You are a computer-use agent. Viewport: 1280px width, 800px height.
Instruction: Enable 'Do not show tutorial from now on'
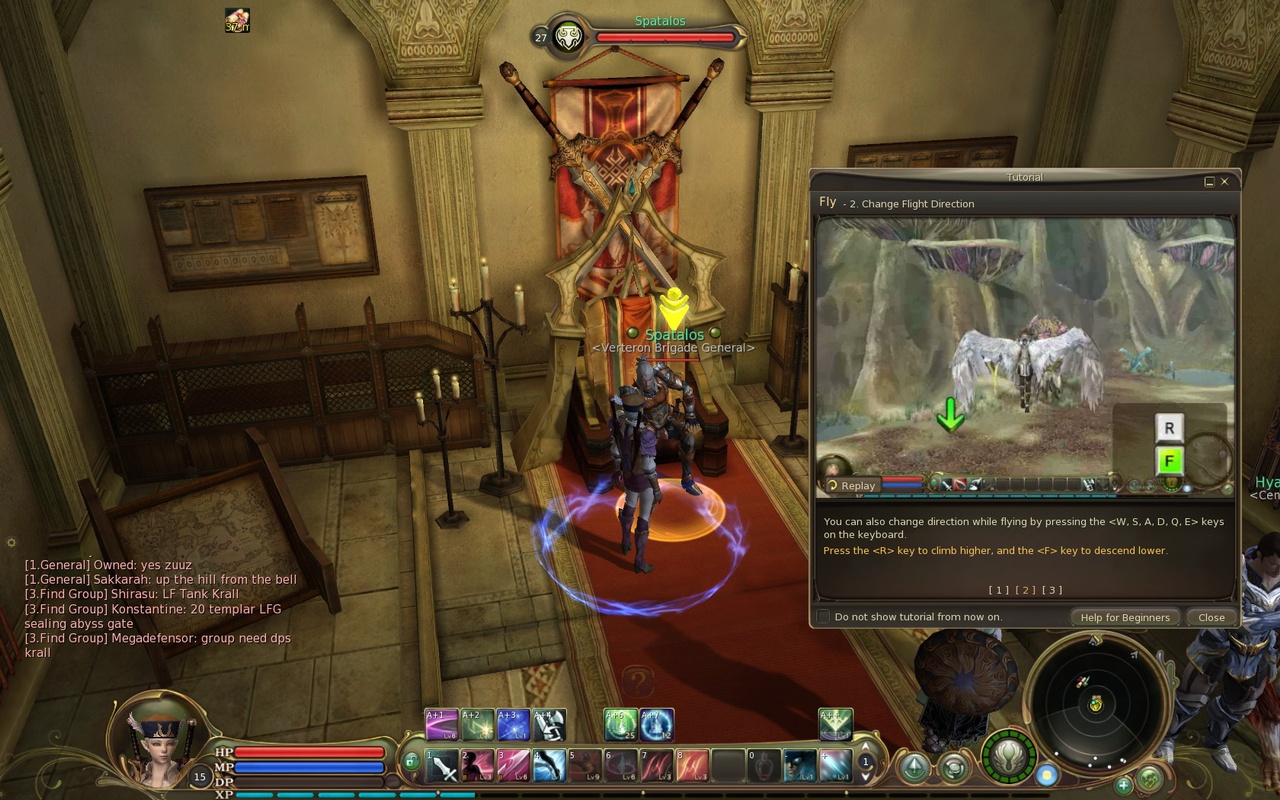(x=823, y=617)
